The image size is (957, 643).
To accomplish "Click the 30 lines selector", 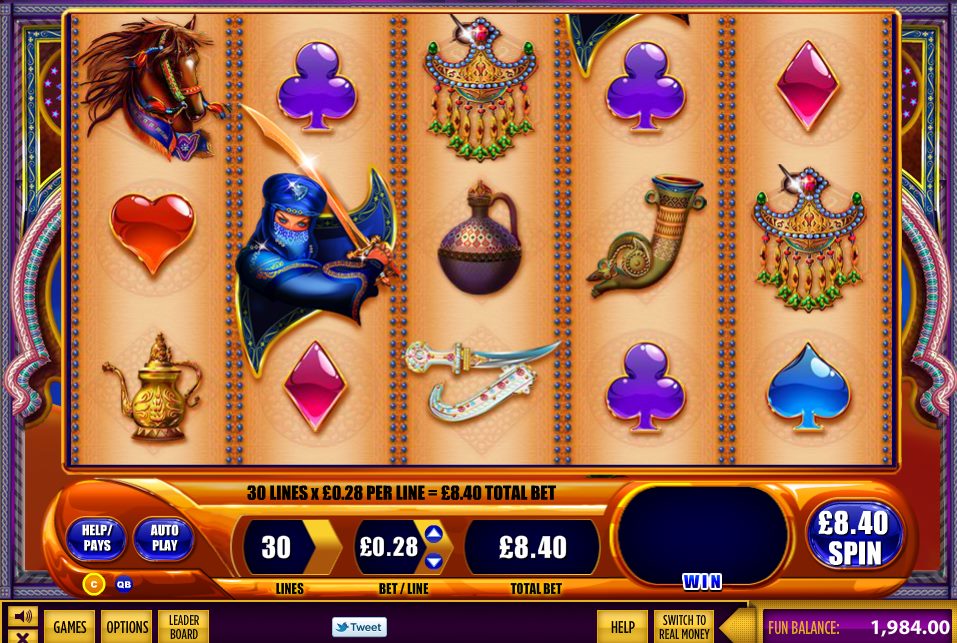I will [277, 547].
